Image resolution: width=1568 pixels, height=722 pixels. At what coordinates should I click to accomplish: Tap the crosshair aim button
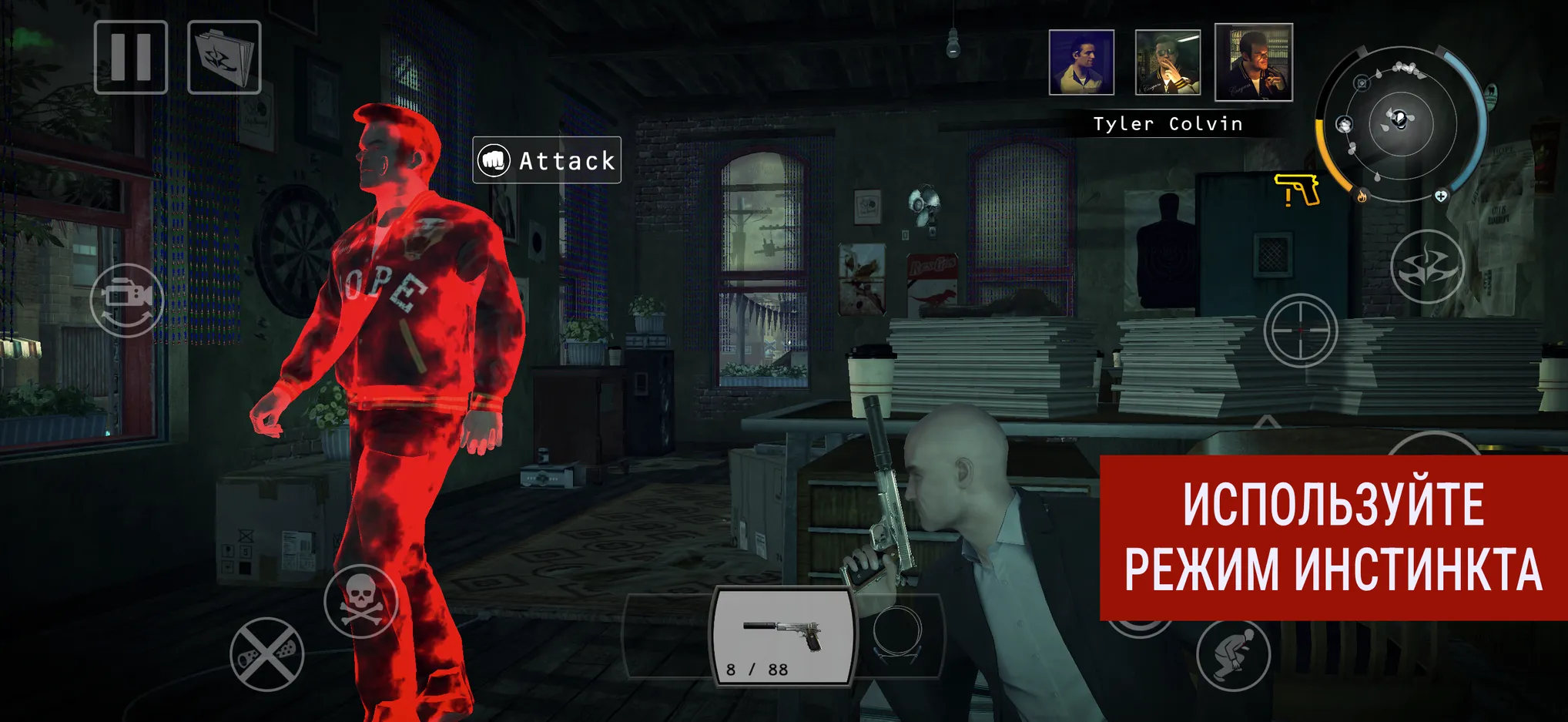1300,330
